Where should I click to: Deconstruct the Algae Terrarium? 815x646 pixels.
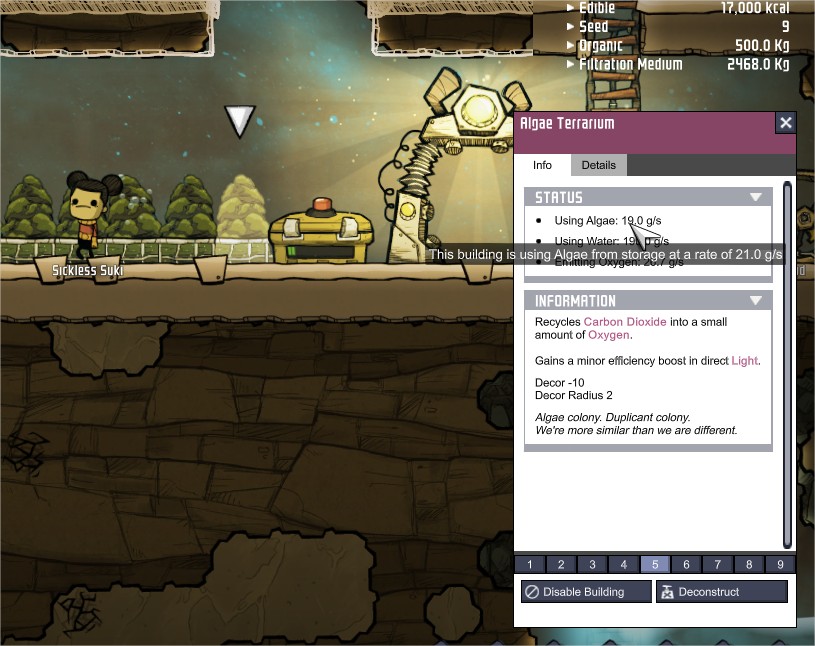pos(721,592)
